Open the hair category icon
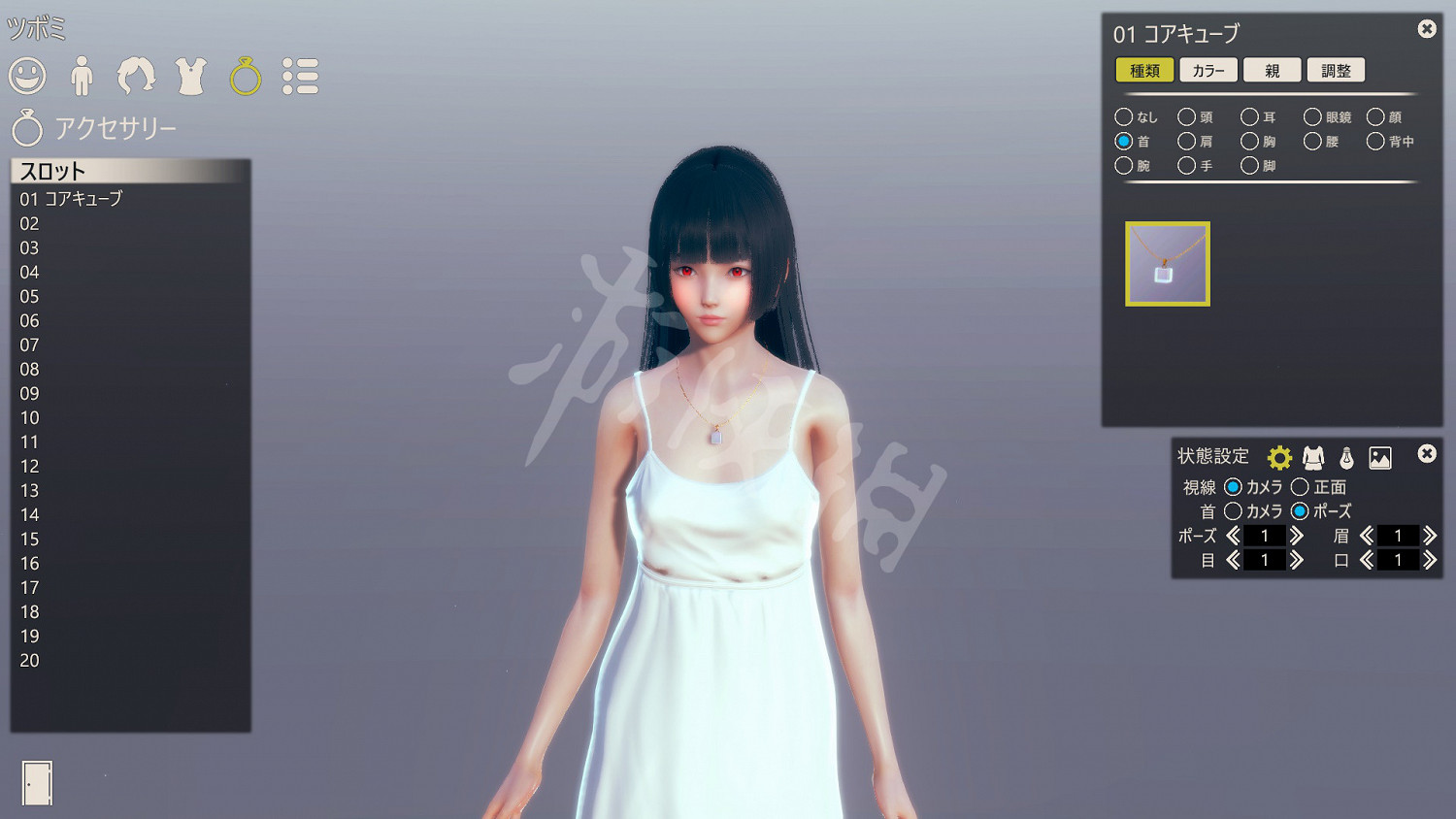 coord(136,76)
